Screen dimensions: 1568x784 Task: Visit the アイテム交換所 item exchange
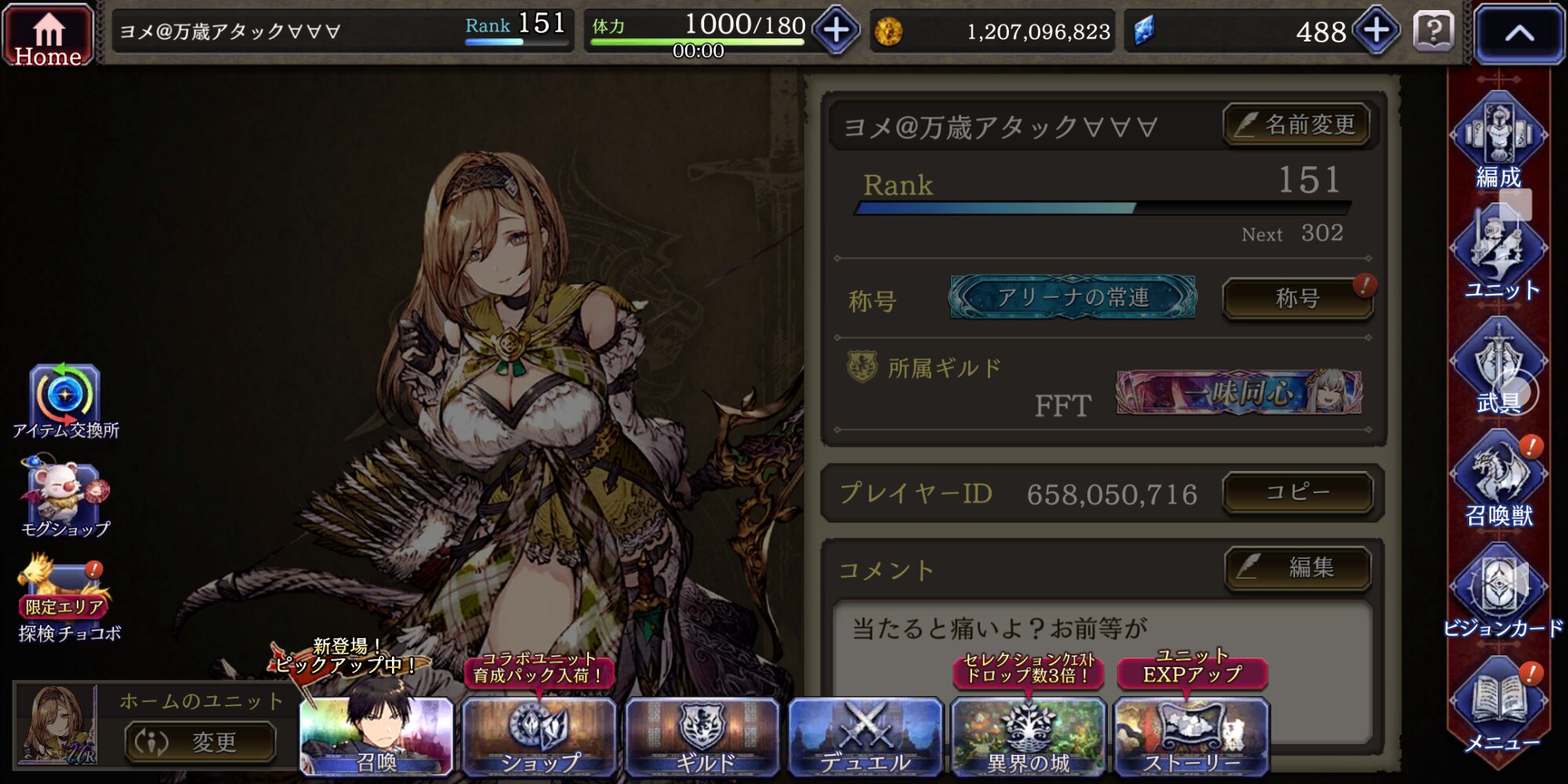[65, 400]
